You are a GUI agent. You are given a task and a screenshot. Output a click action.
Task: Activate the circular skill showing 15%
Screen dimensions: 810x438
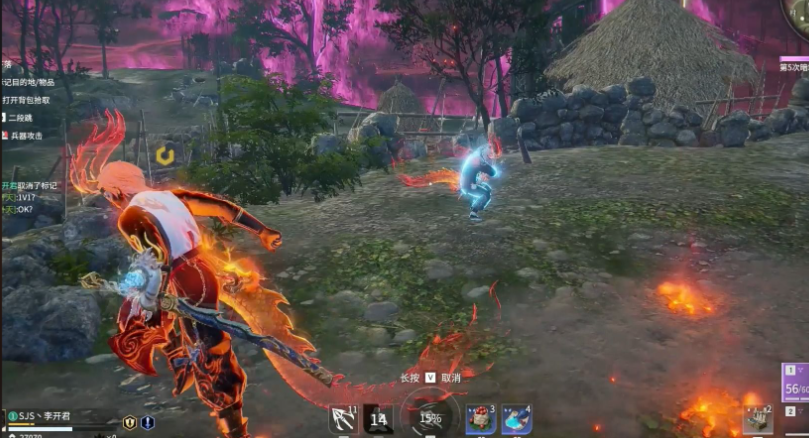click(430, 418)
